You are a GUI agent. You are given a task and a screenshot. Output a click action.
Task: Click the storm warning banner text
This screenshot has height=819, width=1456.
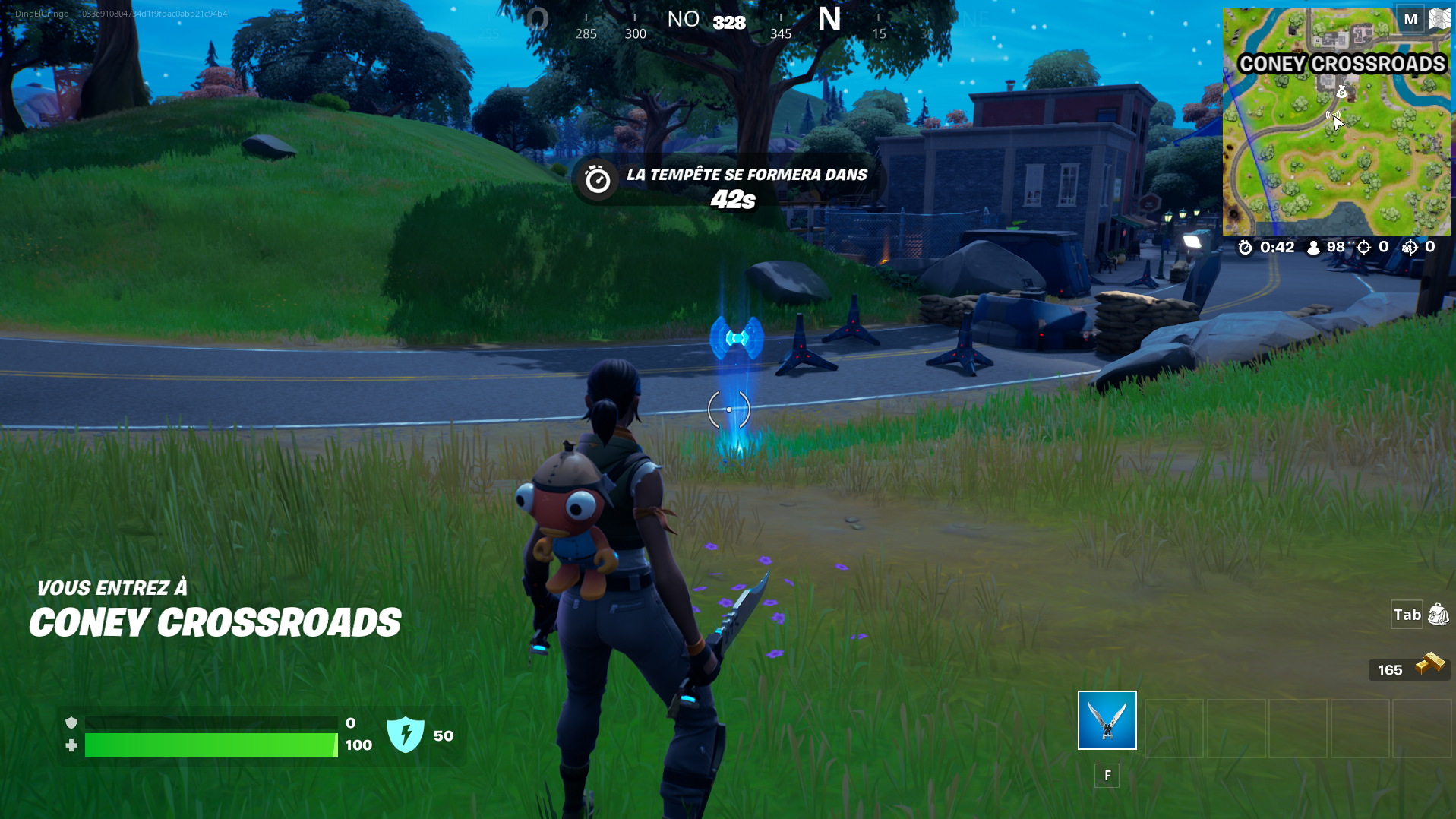coord(746,174)
